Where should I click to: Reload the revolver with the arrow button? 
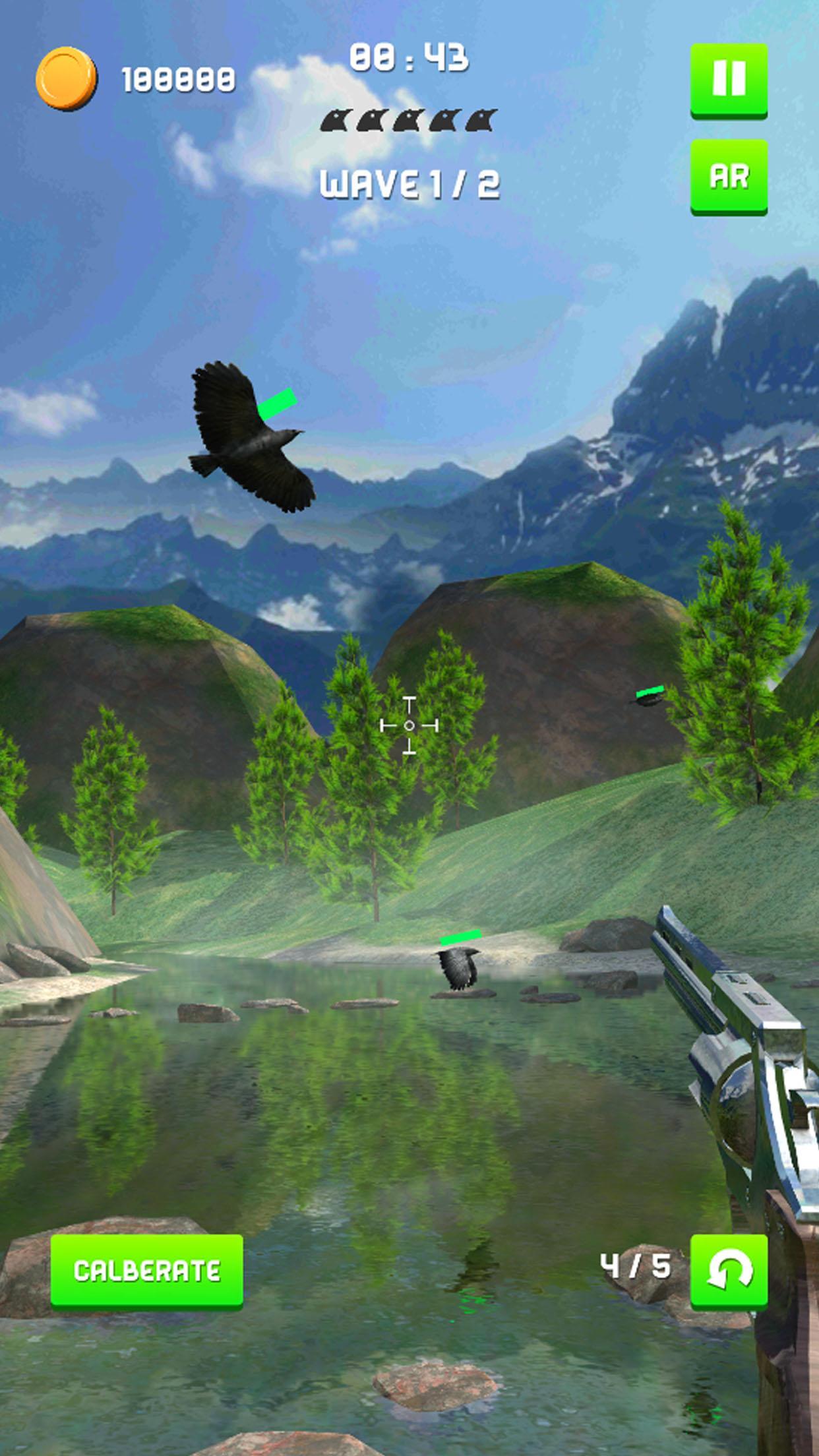(729, 1269)
